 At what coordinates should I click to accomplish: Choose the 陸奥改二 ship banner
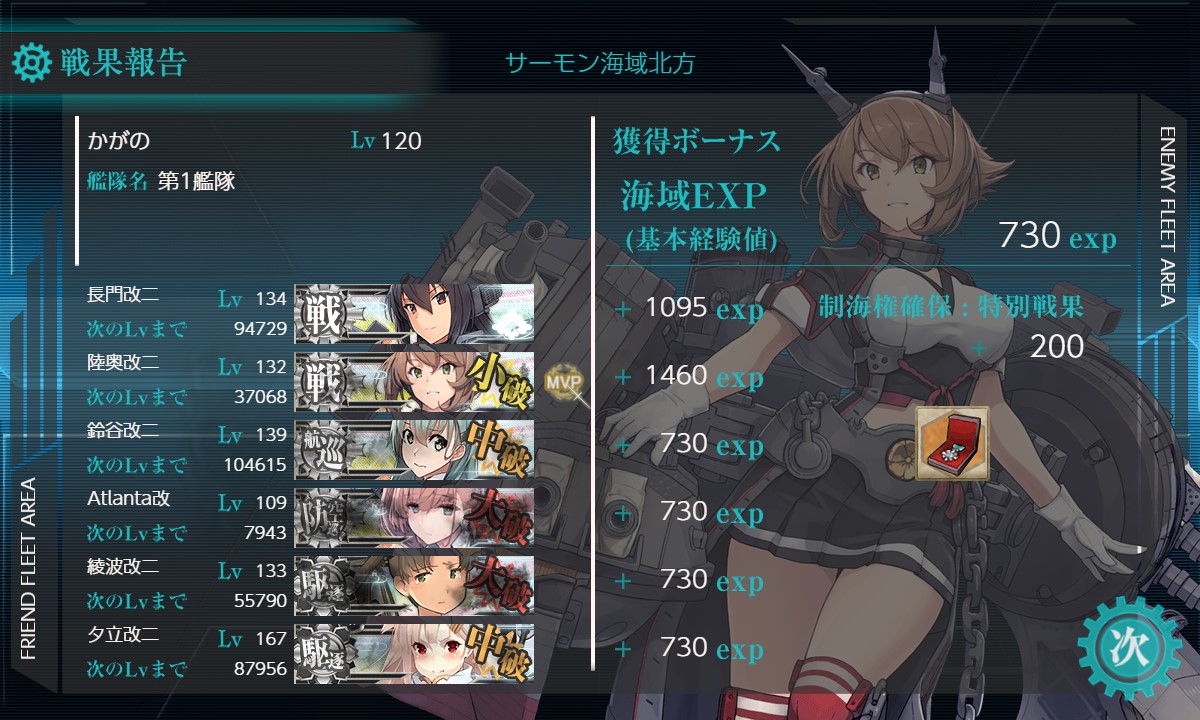tap(414, 380)
